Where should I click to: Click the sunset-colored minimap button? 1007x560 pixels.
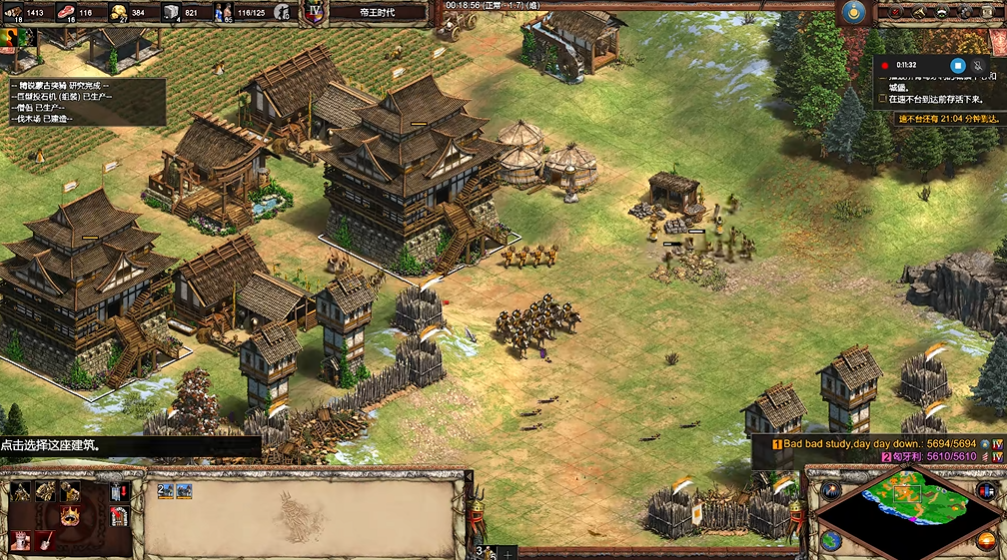[x=986, y=541]
